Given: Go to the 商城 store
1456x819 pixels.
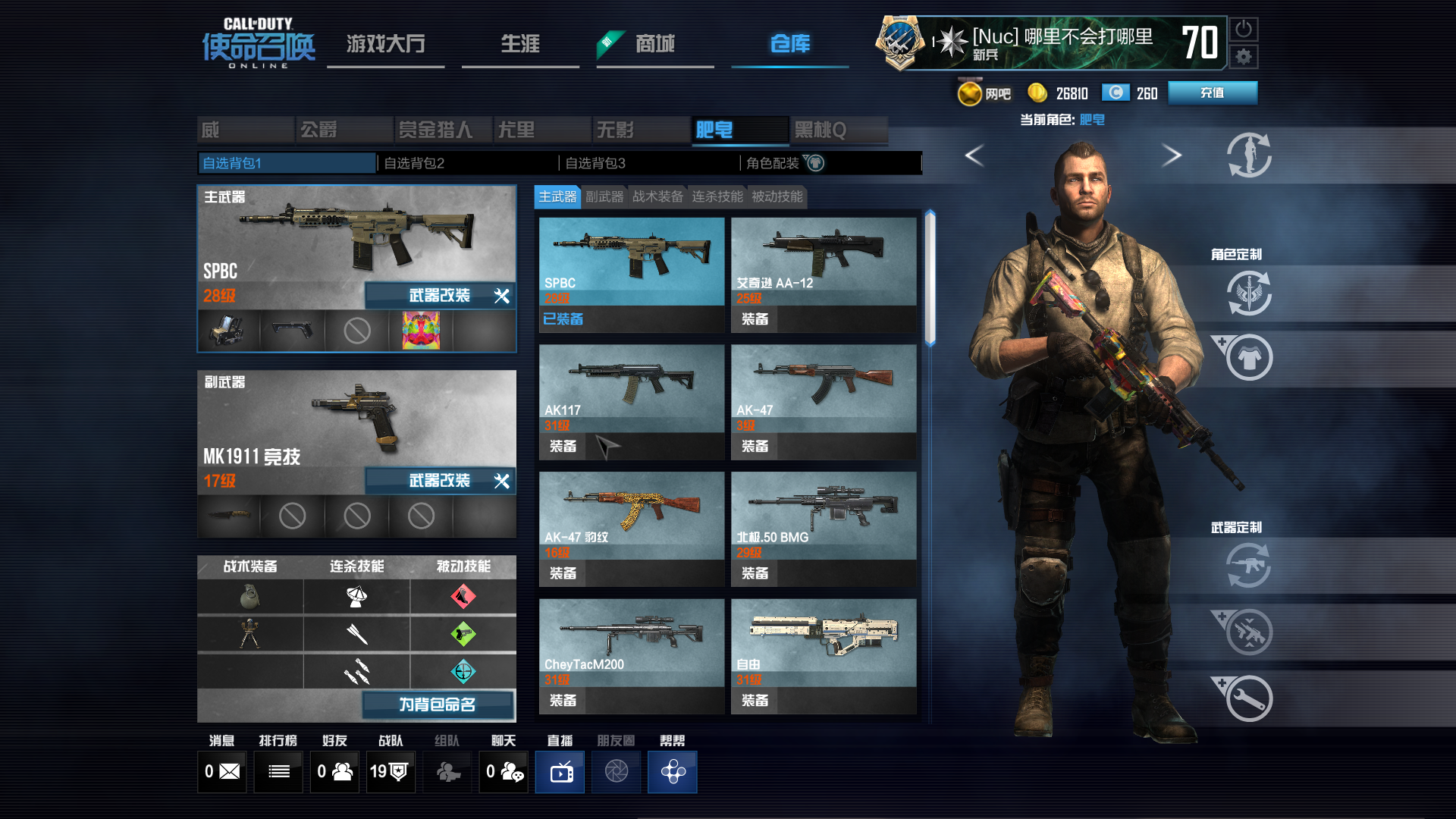Looking at the screenshot, I should [654, 44].
